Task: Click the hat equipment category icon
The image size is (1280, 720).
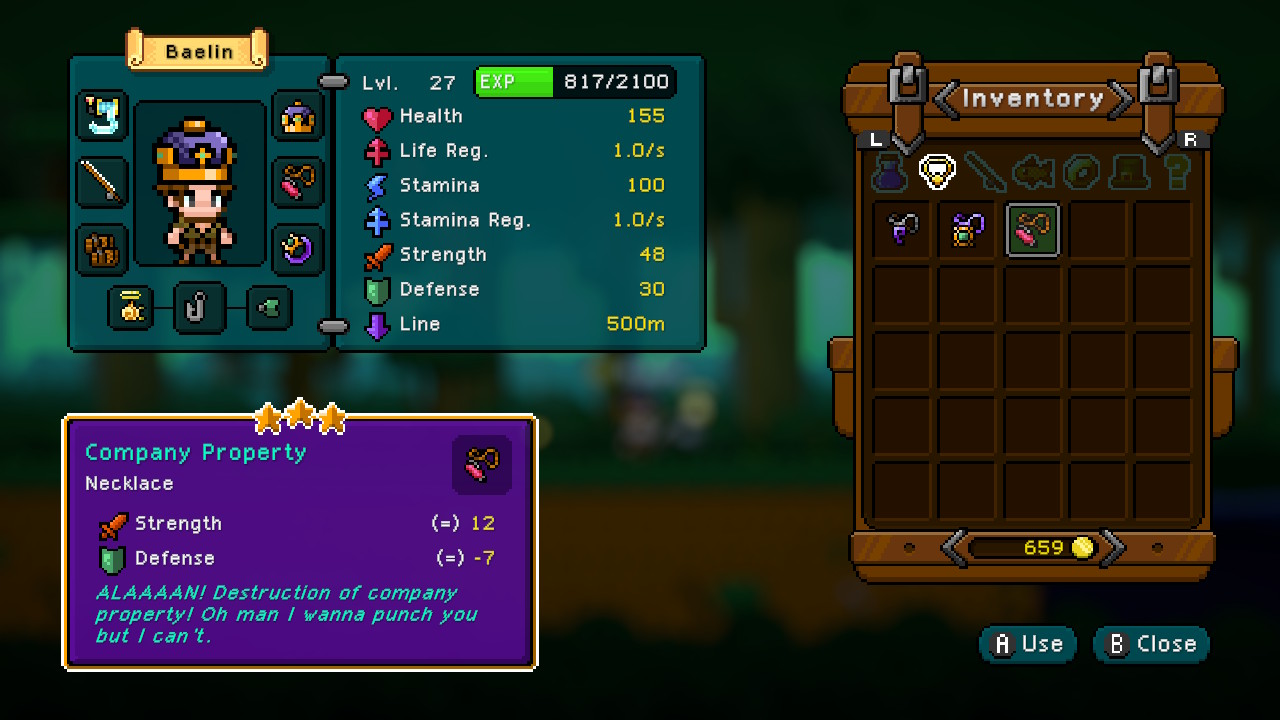Action: [x=1128, y=172]
